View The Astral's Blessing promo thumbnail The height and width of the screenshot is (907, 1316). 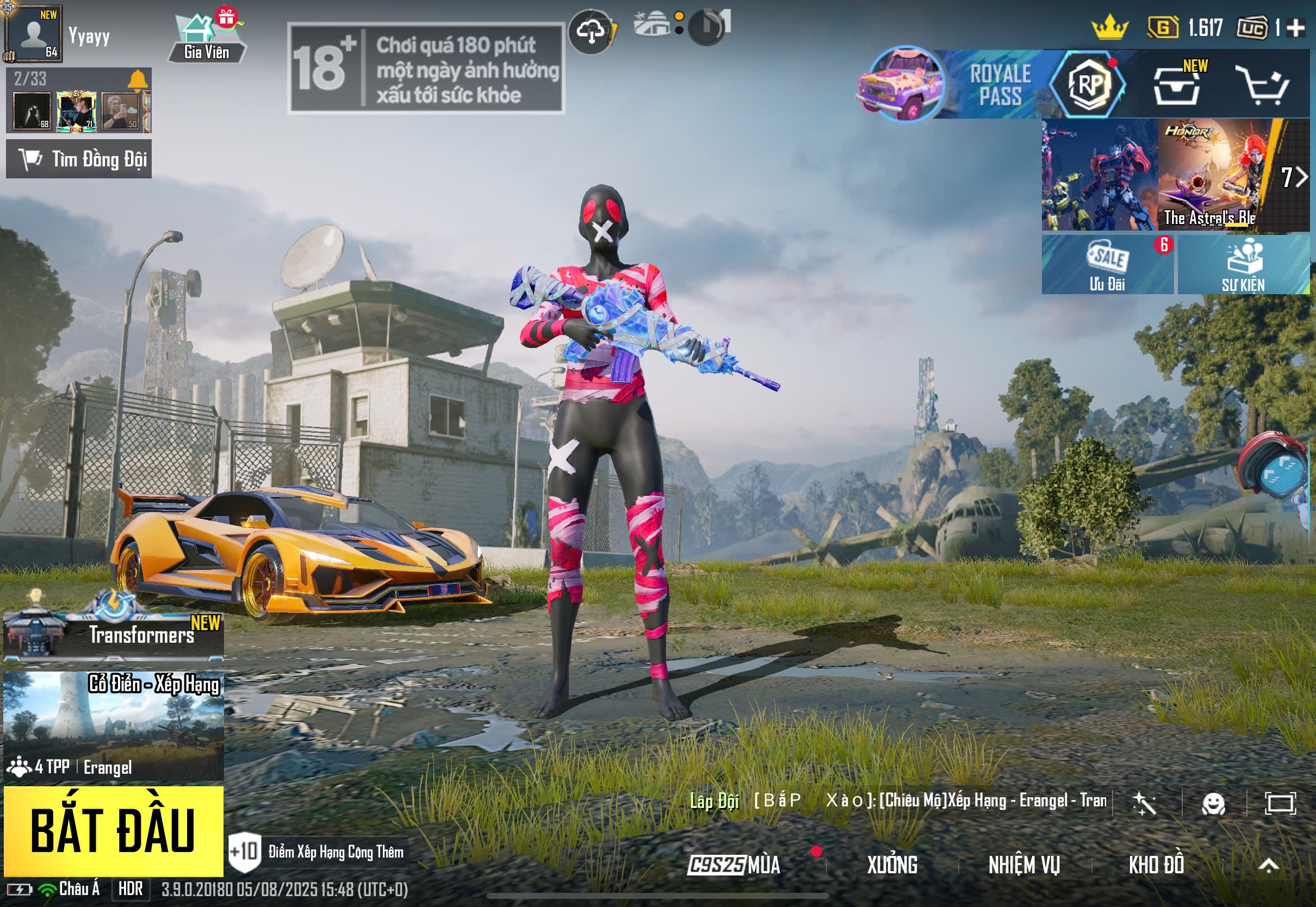pyautogui.click(x=1213, y=175)
